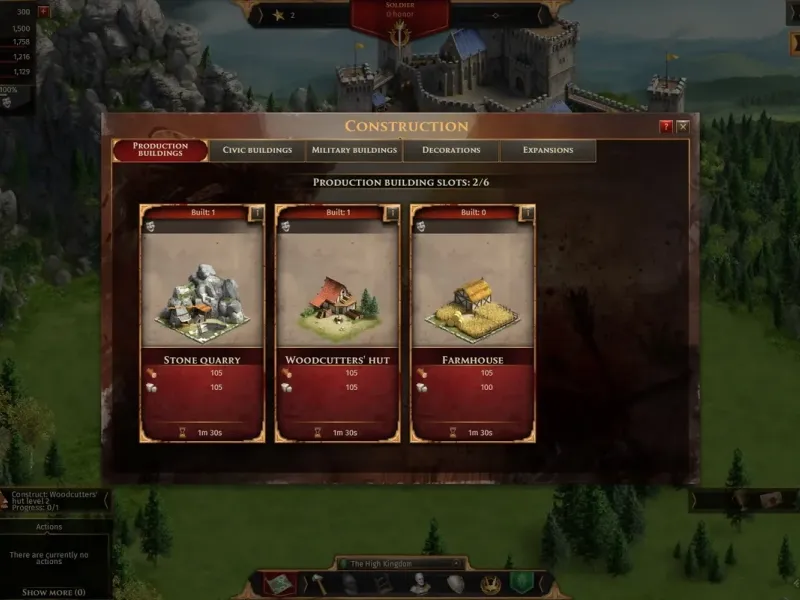Close the Construction window
Viewport: 800px width, 600px height.
pyautogui.click(x=683, y=127)
